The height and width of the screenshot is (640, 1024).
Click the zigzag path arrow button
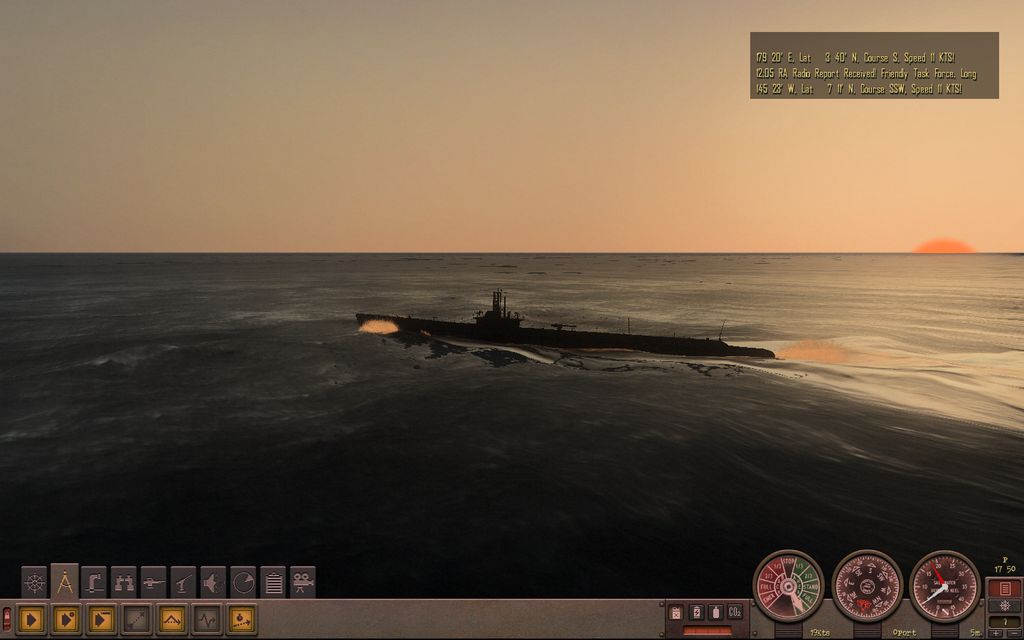[171, 620]
